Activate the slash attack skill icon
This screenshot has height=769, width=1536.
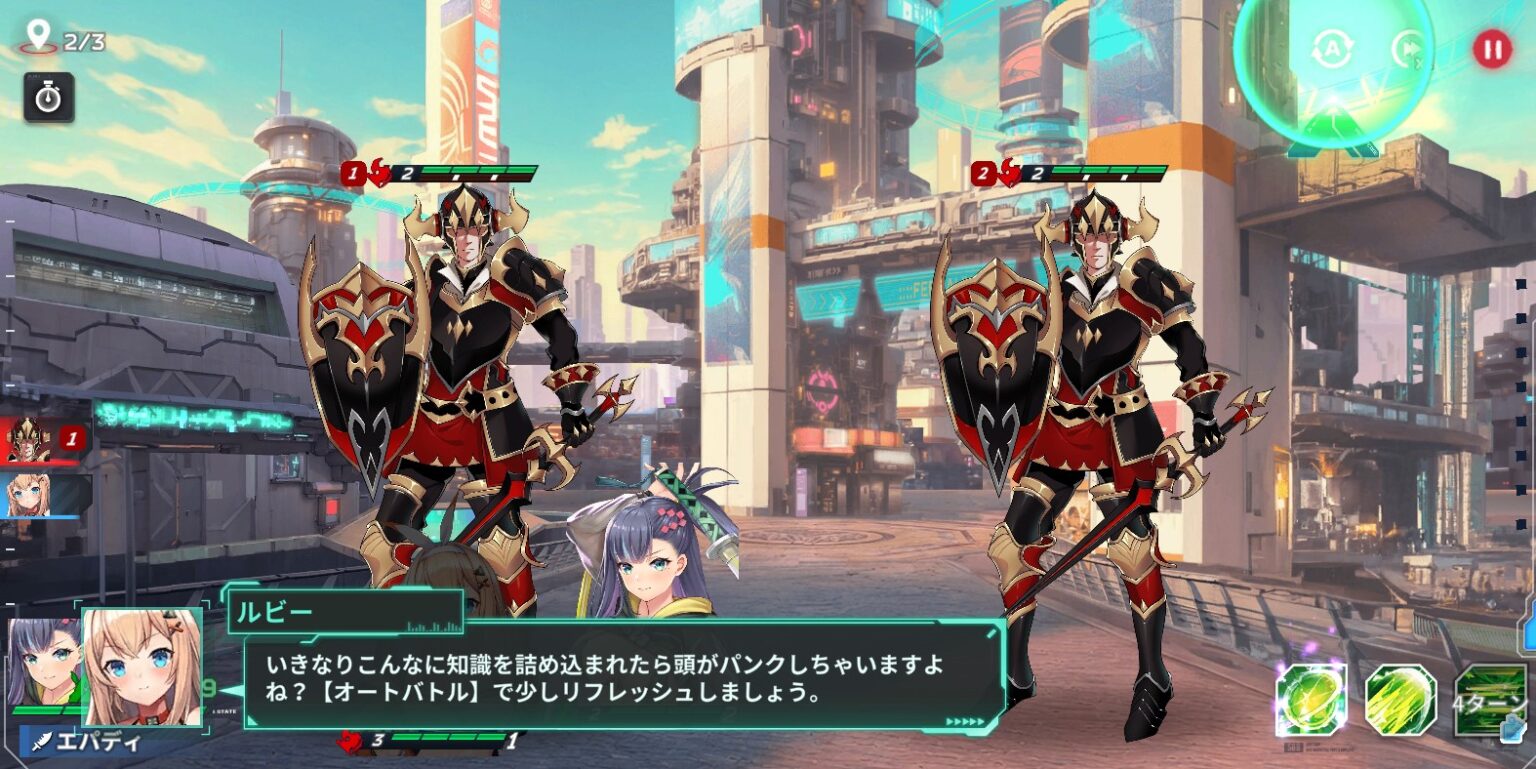[x=1398, y=702]
